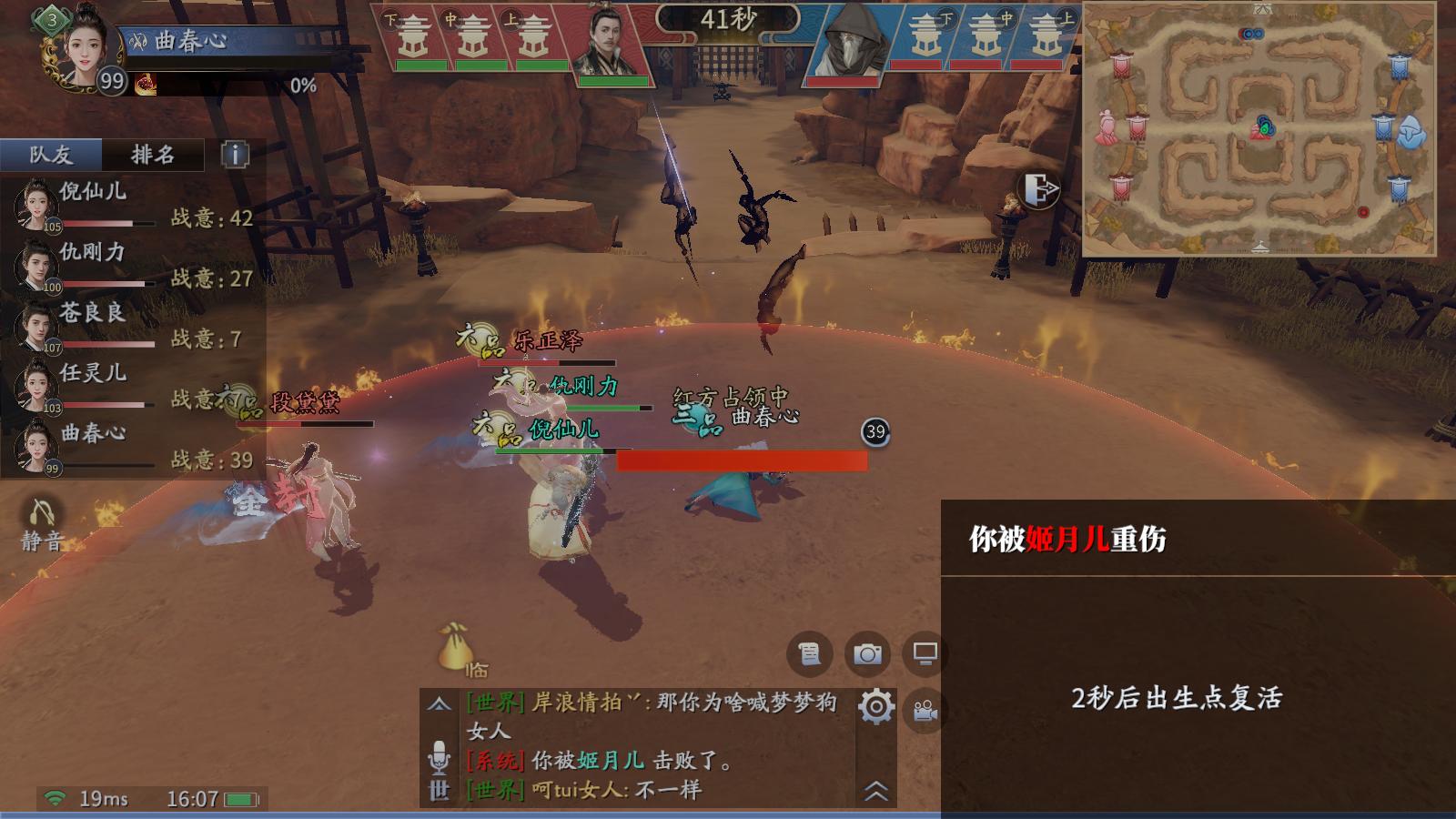
Task: Open chat settings gear
Action: [x=875, y=707]
